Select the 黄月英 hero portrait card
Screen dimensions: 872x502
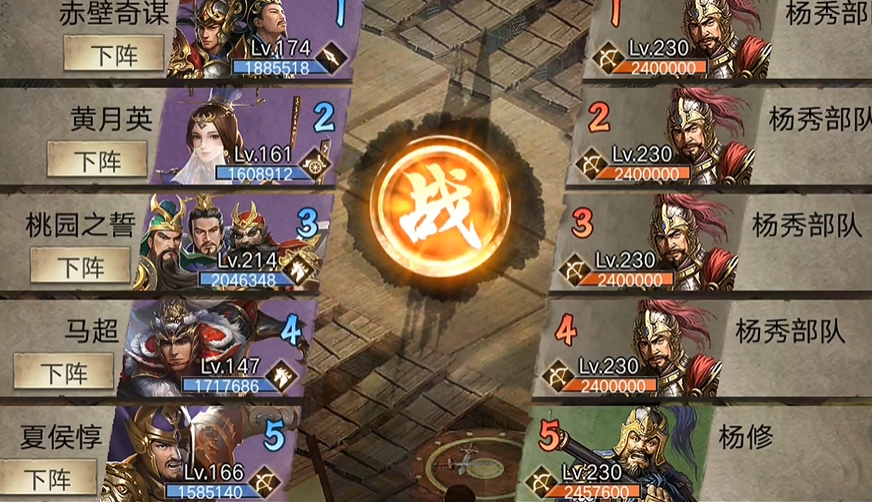[x=245, y=140]
